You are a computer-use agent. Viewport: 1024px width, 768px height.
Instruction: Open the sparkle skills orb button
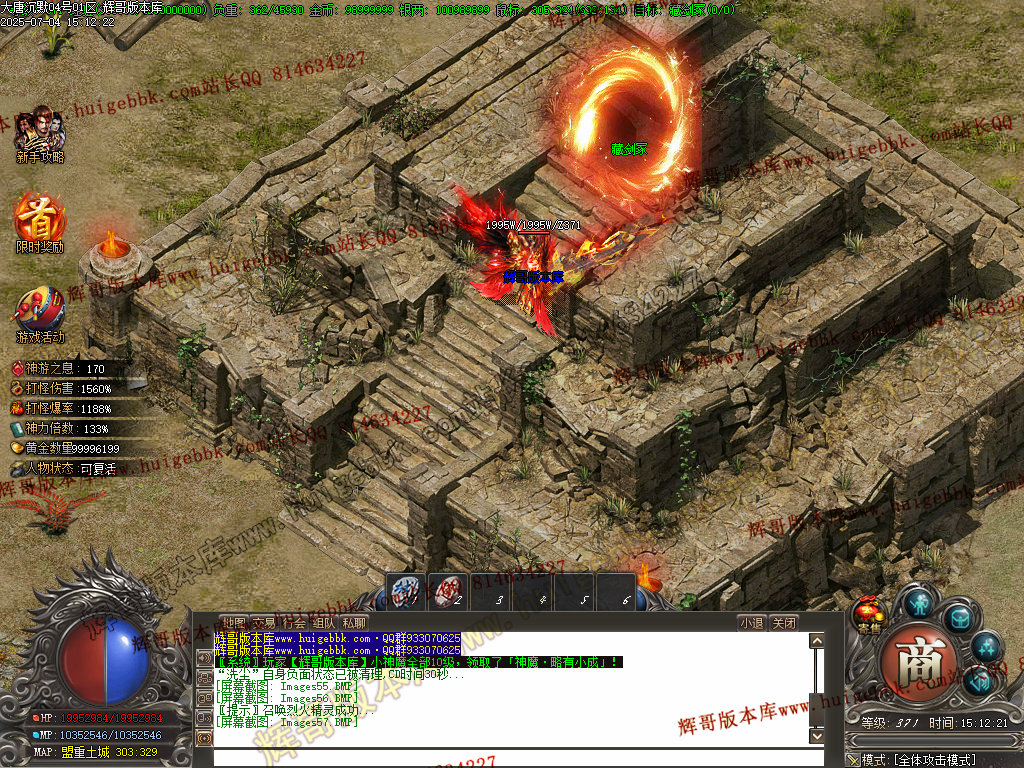tap(987, 647)
